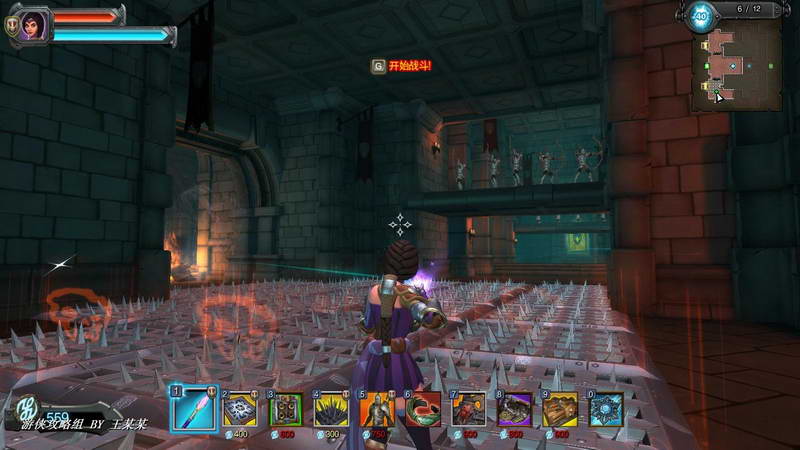Select the armored guardian in slot 5
Screen dimensions: 800x450
point(378,409)
